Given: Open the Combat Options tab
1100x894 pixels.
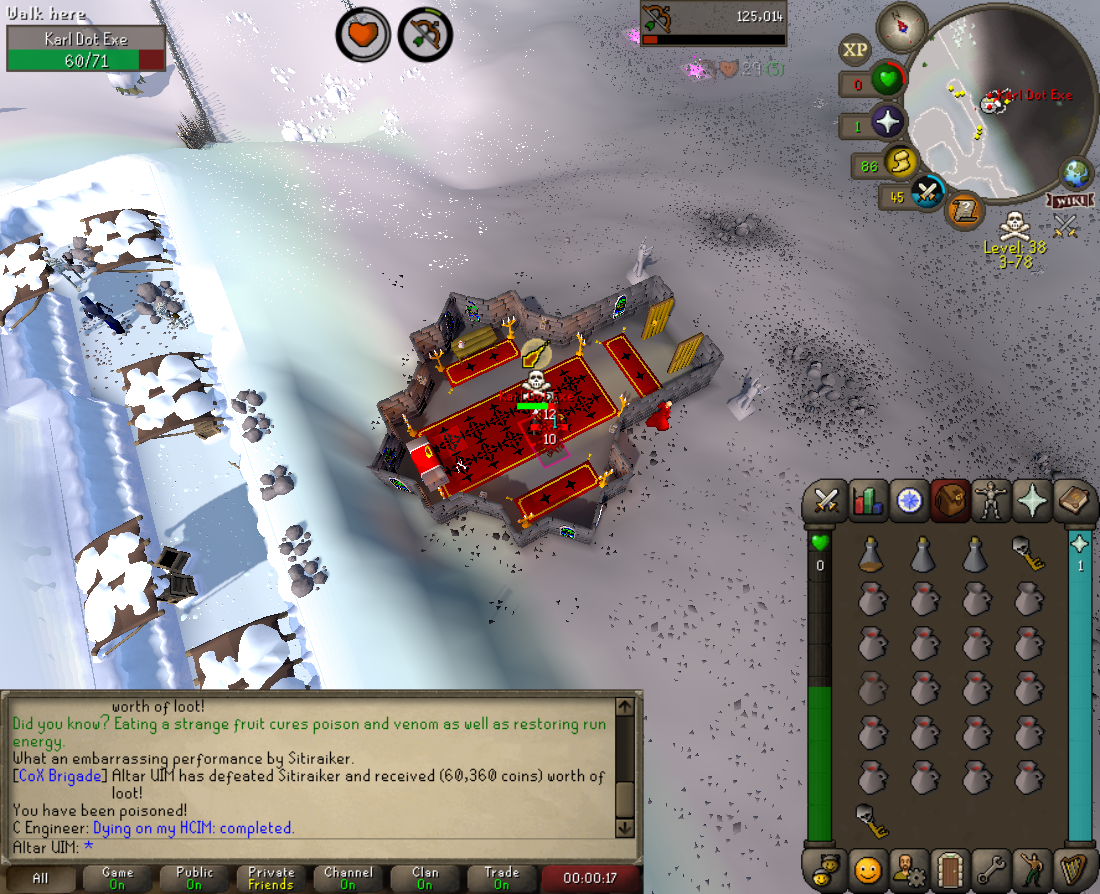Looking at the screenshot, I should 826,500.
